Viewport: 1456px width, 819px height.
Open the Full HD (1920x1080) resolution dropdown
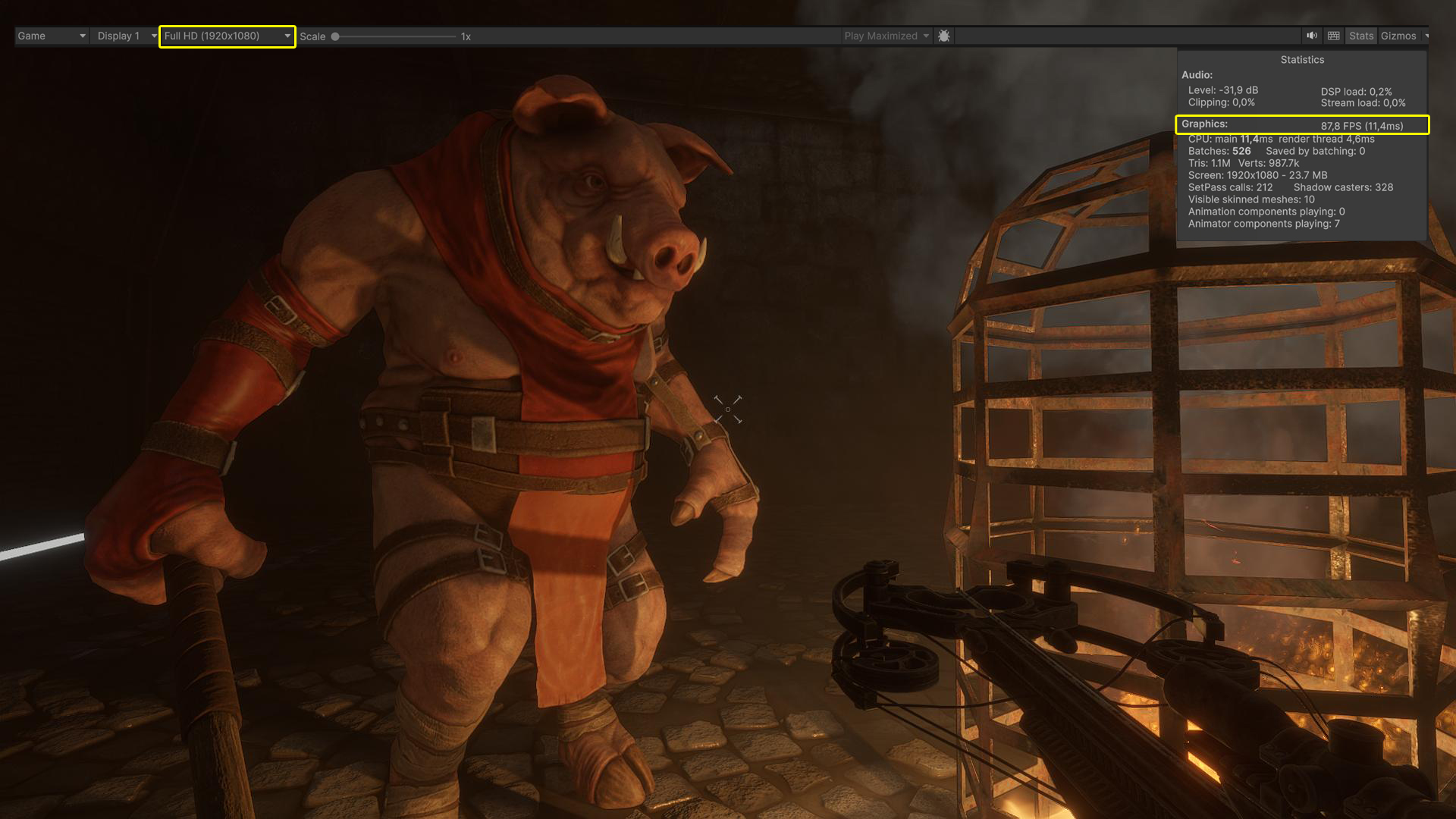[227, 36]
